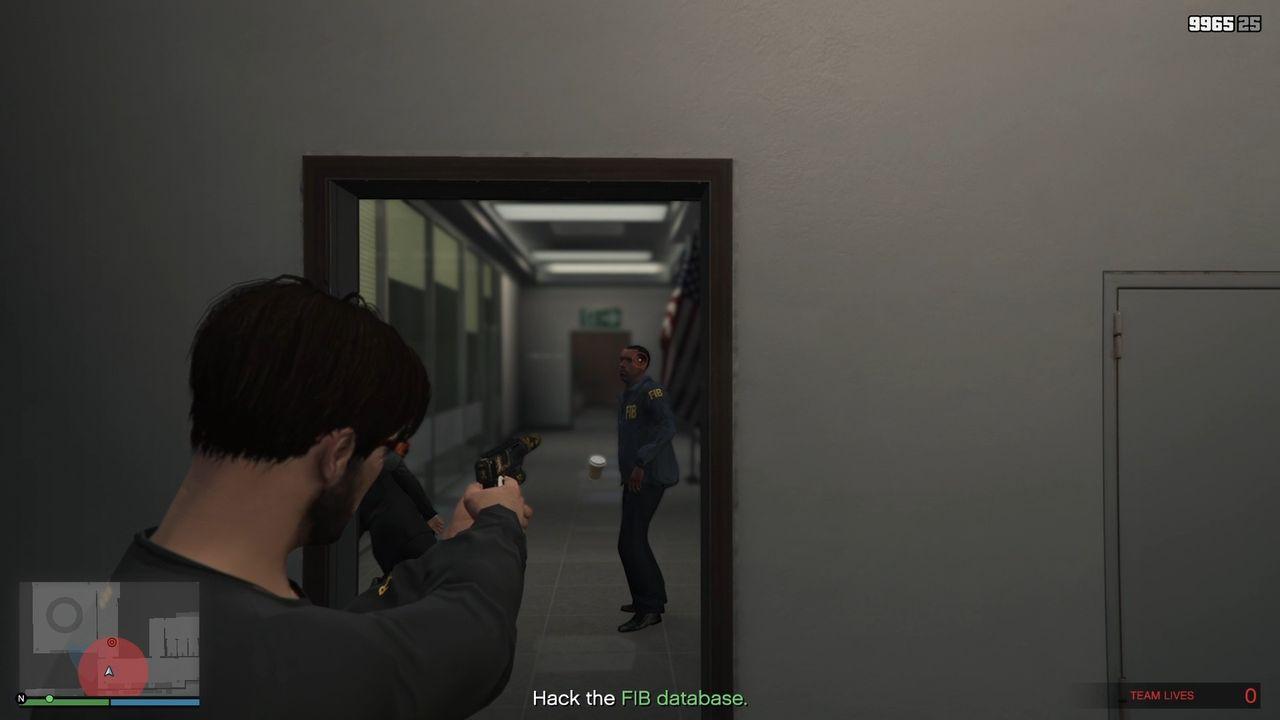Click the blue armor bar segment
This screenshot has width=1280, height=720.
click(x=155, y=701)
